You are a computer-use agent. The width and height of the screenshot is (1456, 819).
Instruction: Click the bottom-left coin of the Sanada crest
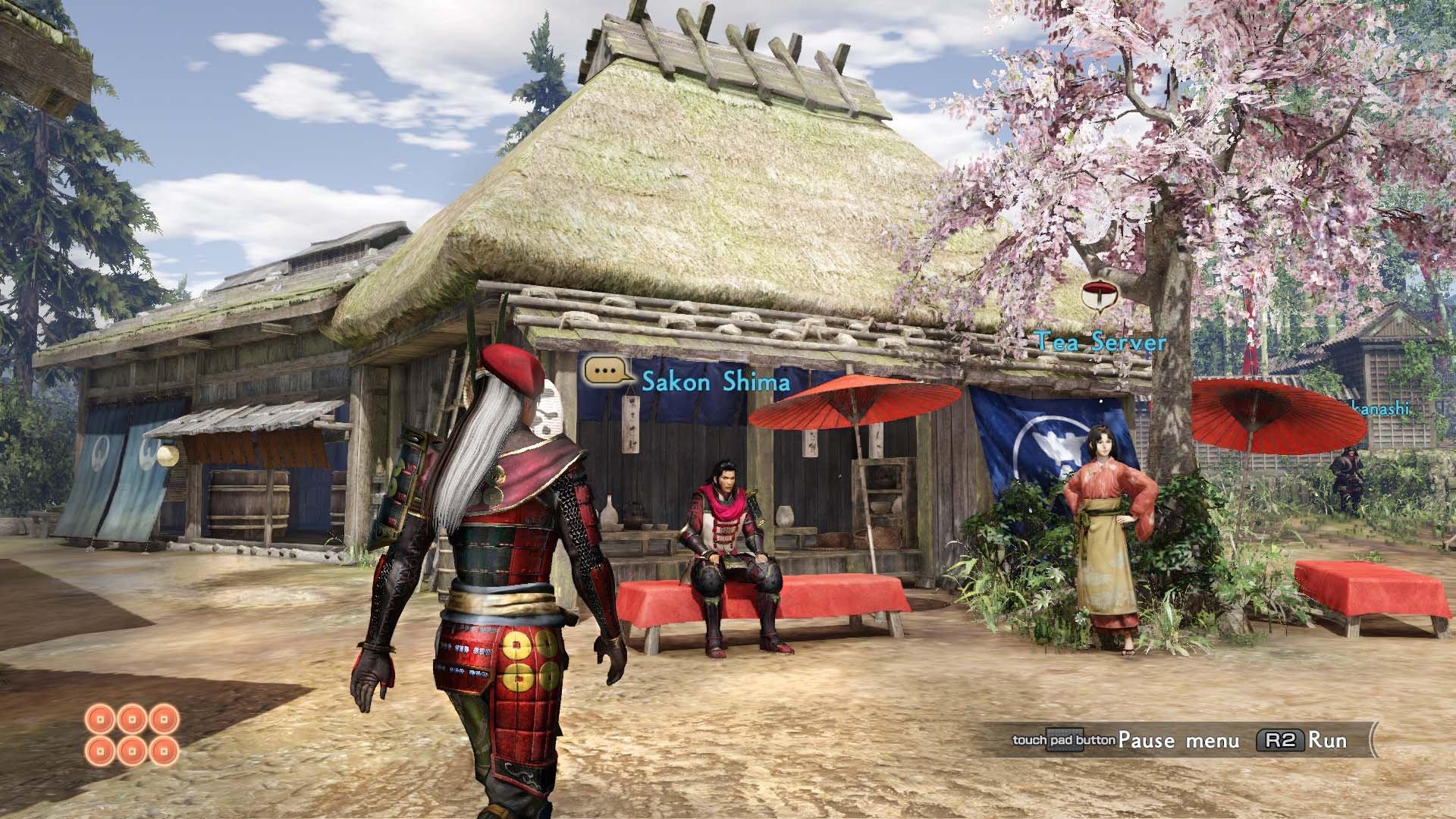coord(100,751)
